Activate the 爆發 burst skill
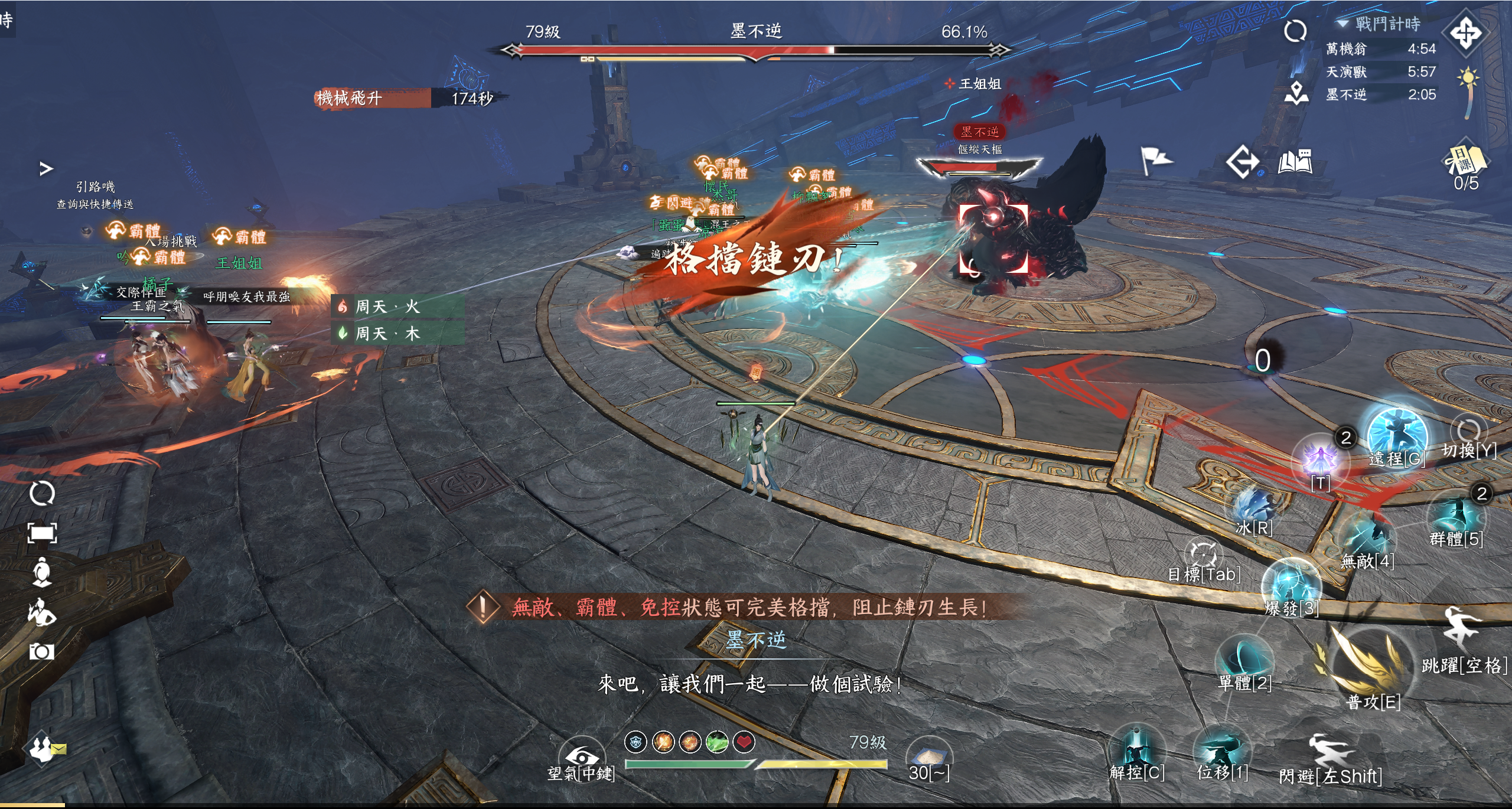 (1291, 586)
